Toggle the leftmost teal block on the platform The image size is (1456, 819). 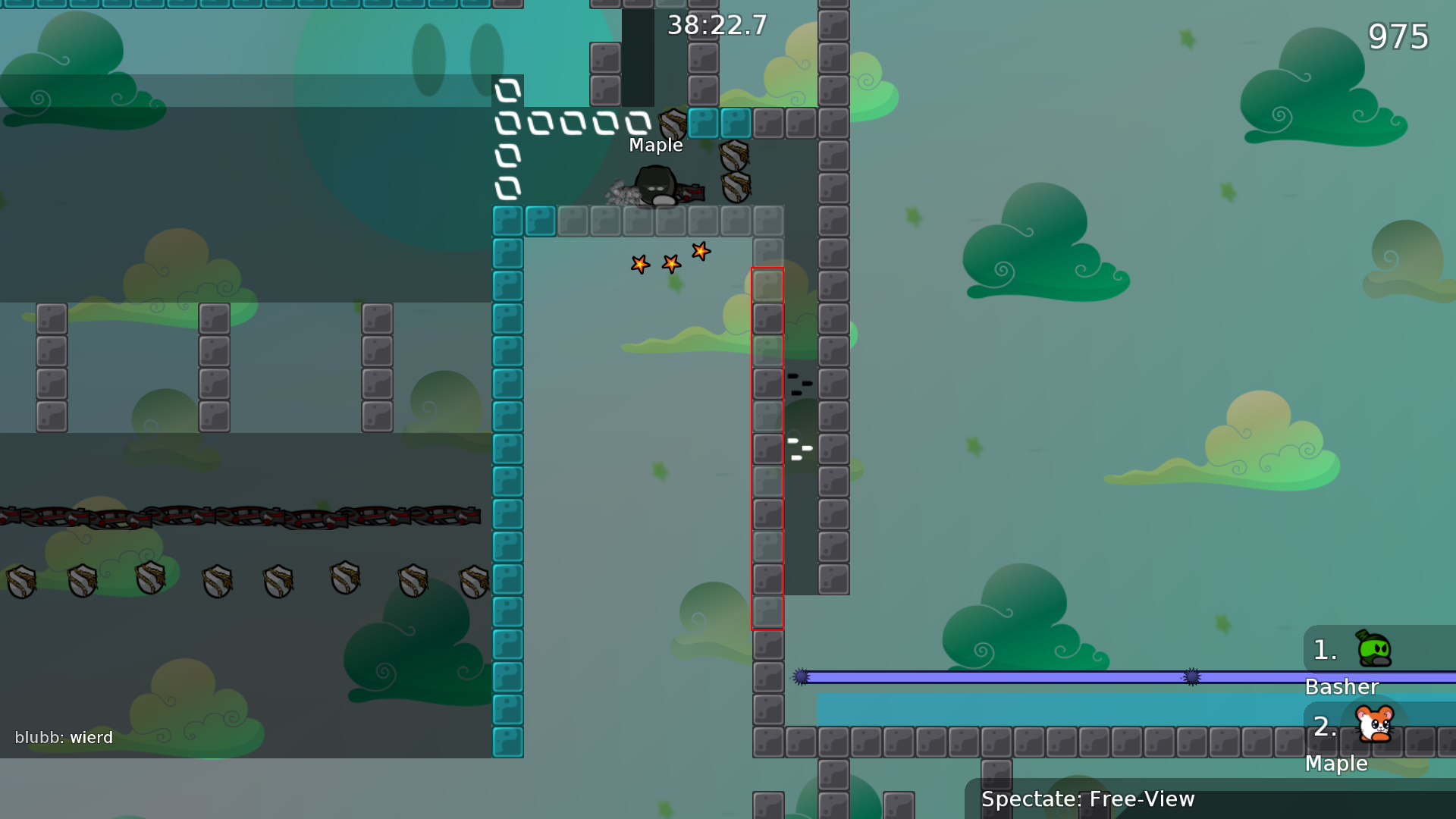coord(507,221)
